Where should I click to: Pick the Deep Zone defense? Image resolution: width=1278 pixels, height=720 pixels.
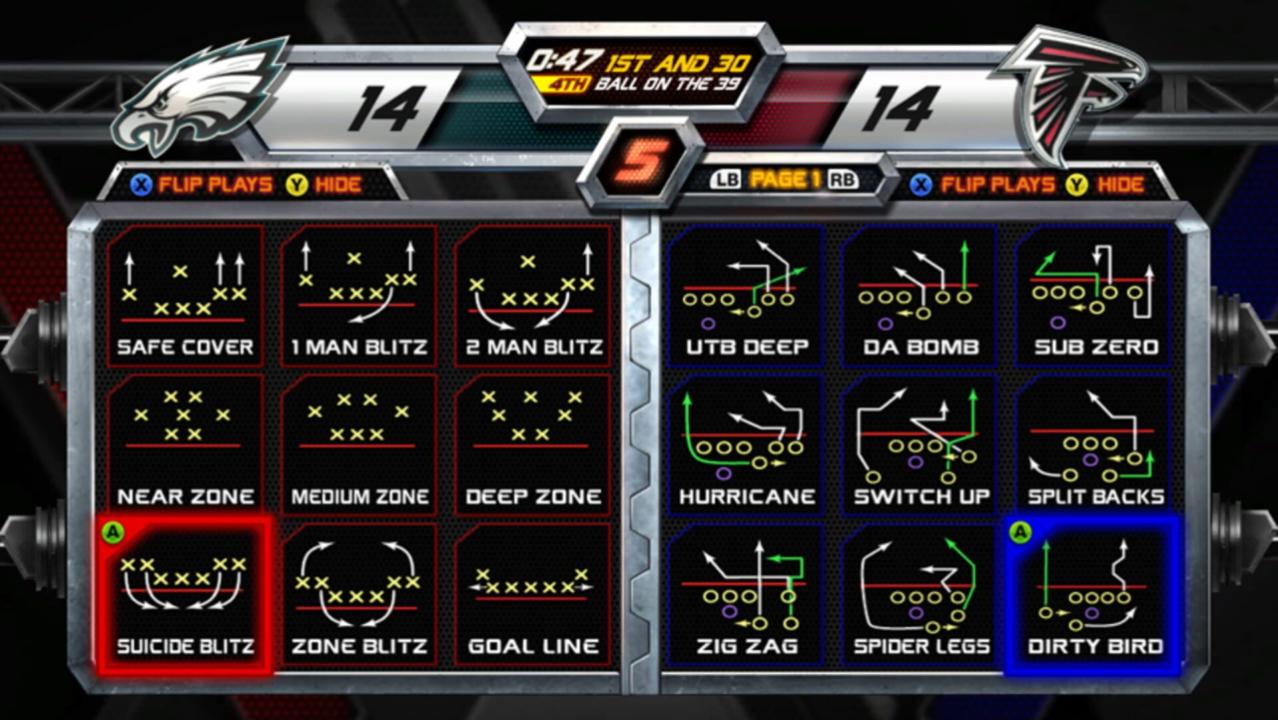pos(533,445)
